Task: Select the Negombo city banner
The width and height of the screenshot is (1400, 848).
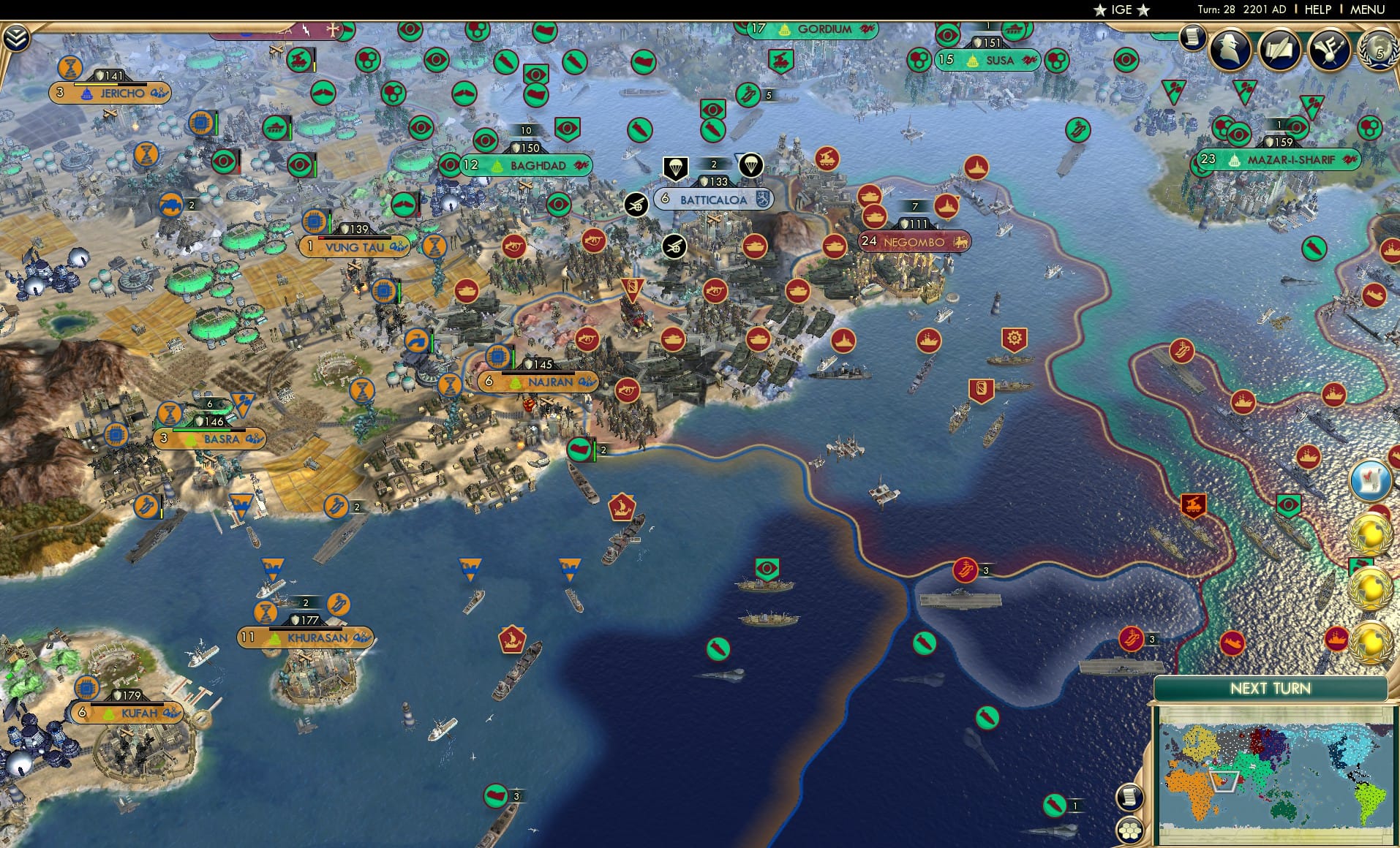Action: (915, 241)
